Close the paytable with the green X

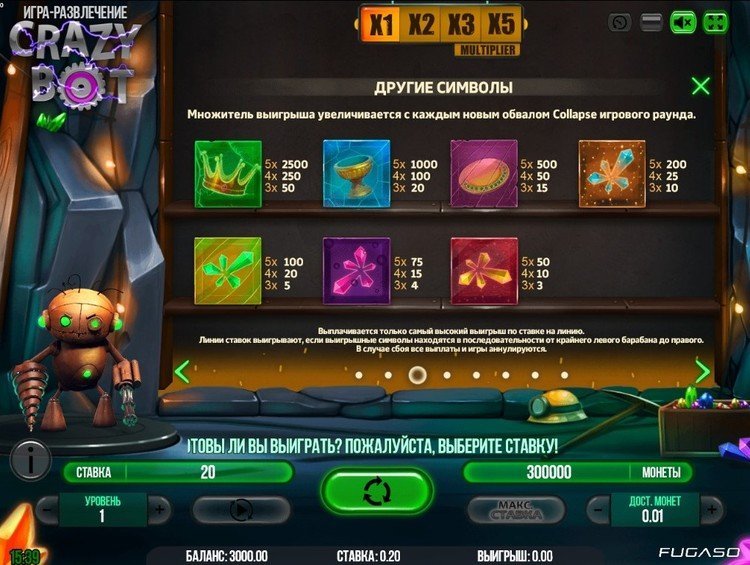701,86
